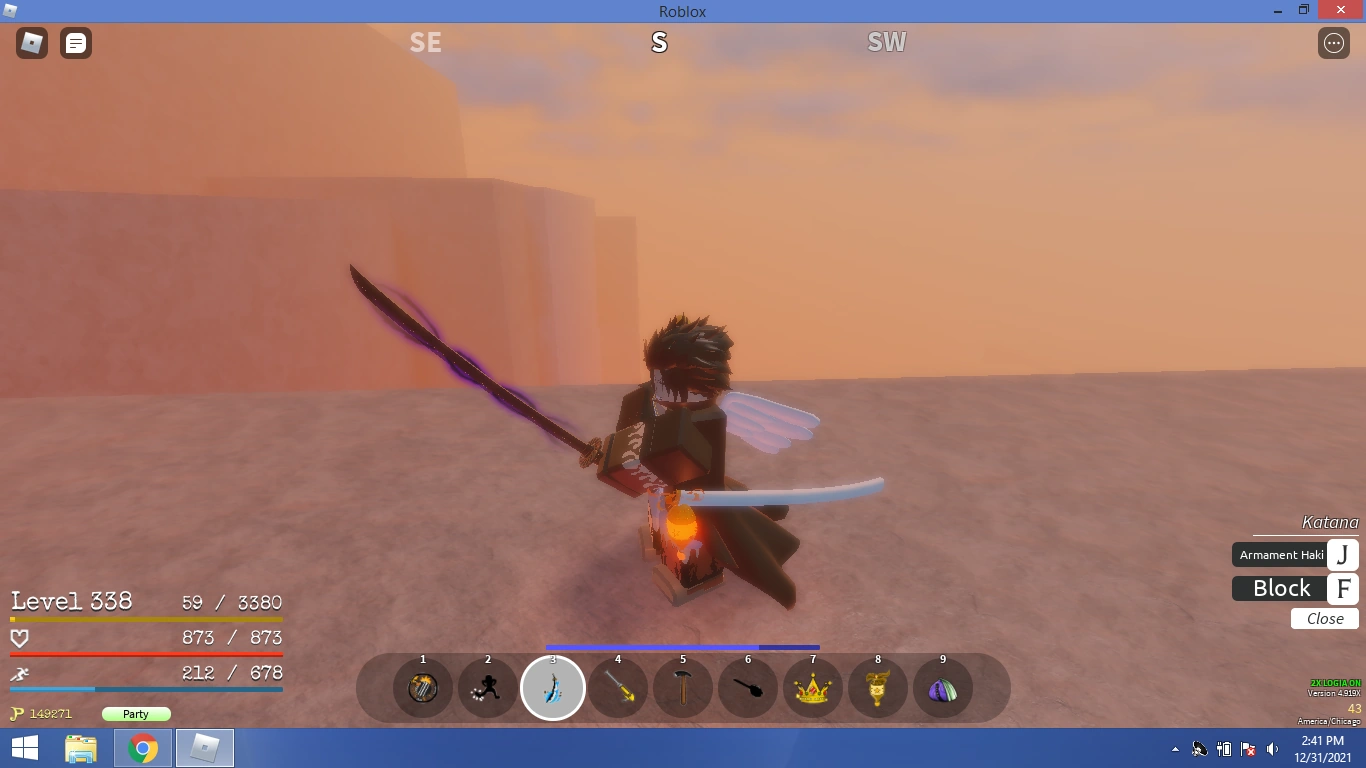Equip the devil fruit in hotbar slot 9
This screenshot has width=1366, height=768.
[x=942, y=687]
